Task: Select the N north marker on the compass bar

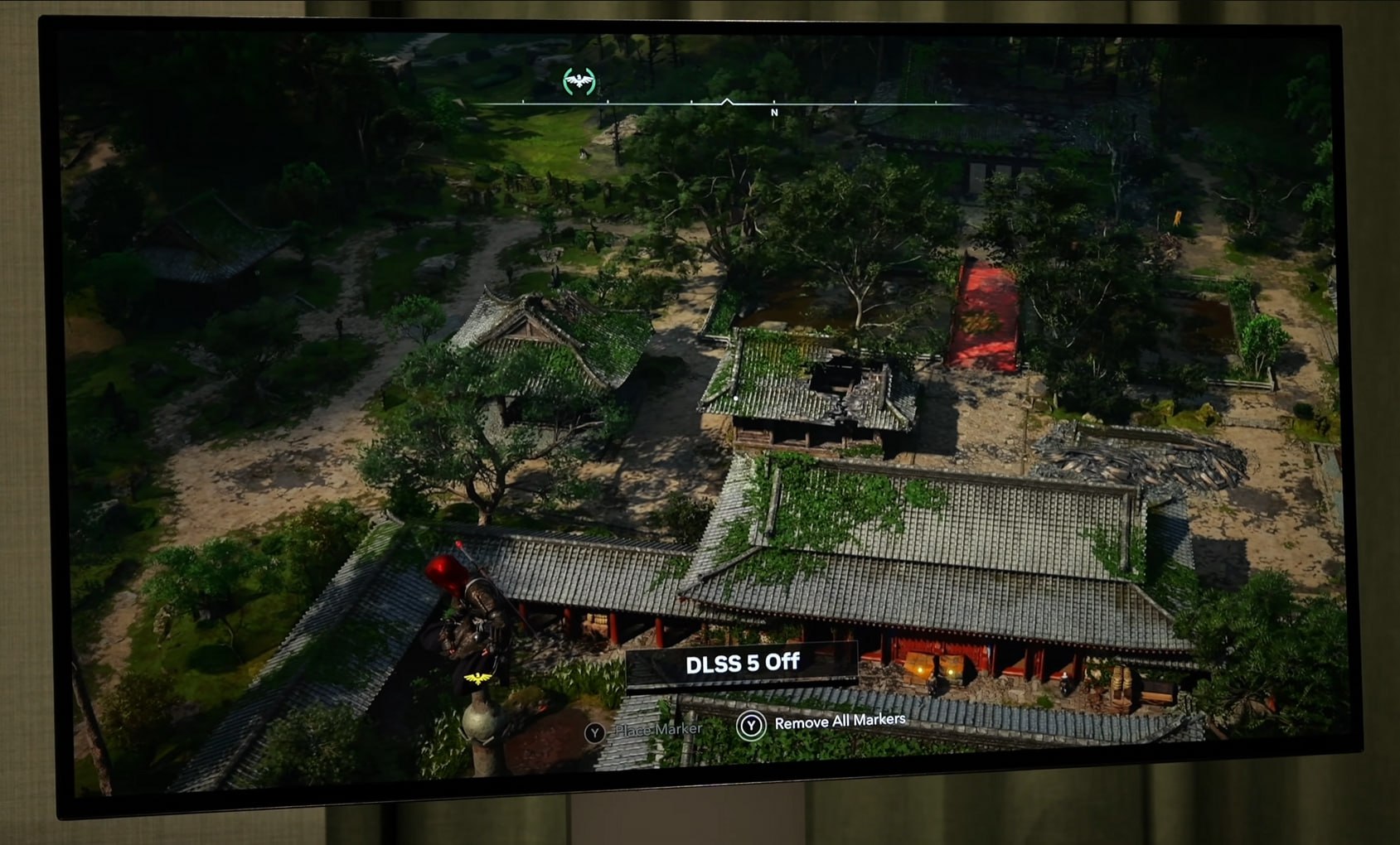Action: tap(774, 113)
